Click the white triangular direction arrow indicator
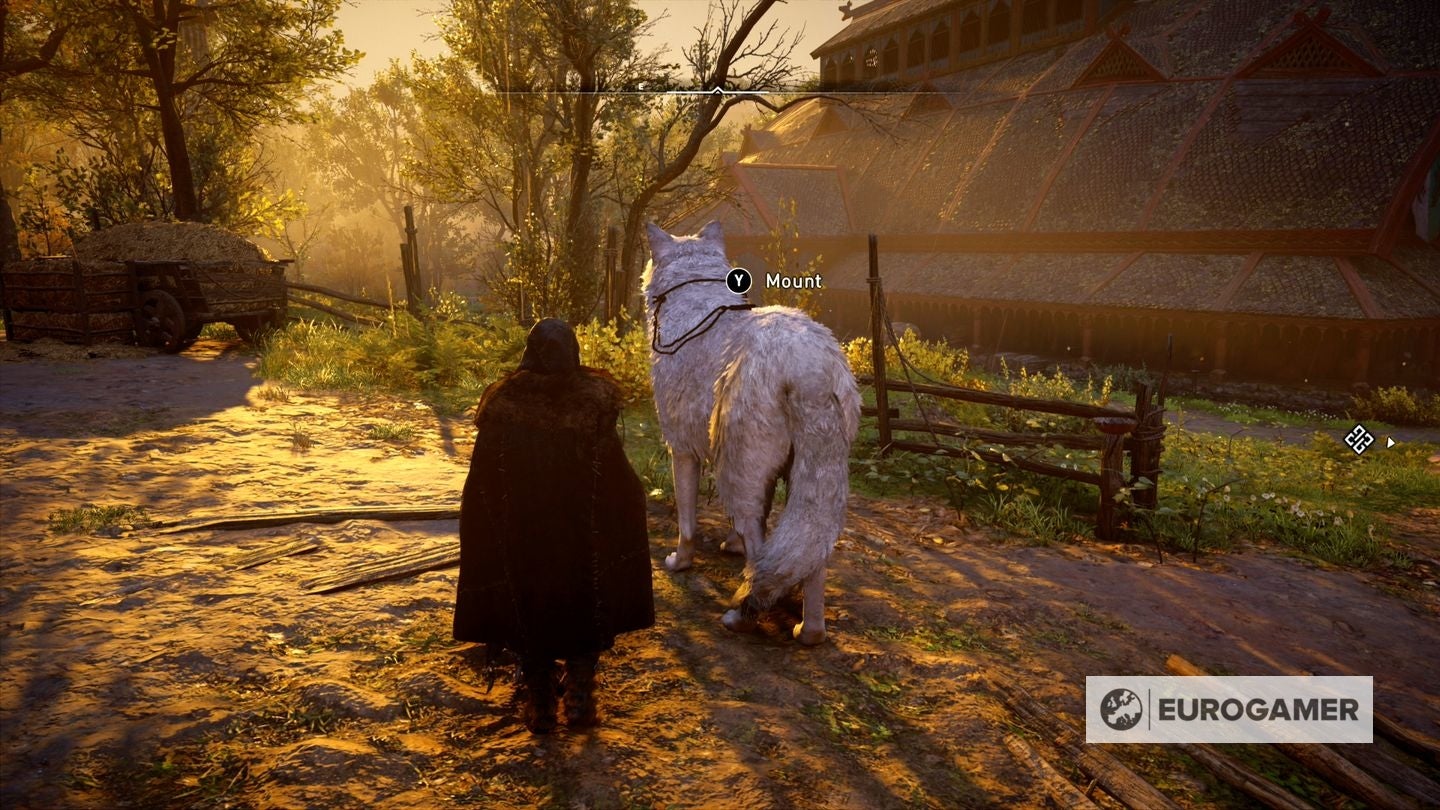Screen dimensions: 1440x810 [1391, 442]
